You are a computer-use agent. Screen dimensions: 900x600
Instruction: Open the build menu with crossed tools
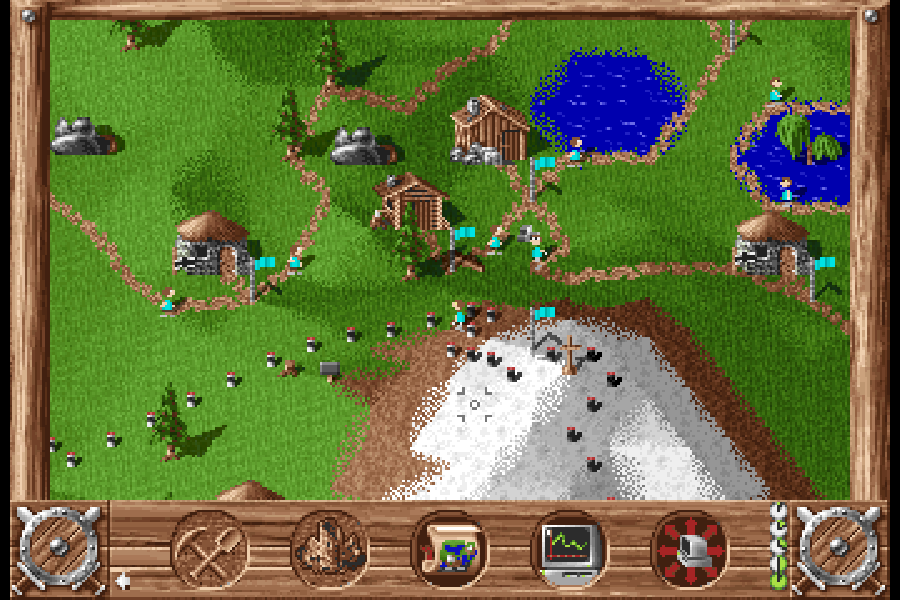pos(210,548)
